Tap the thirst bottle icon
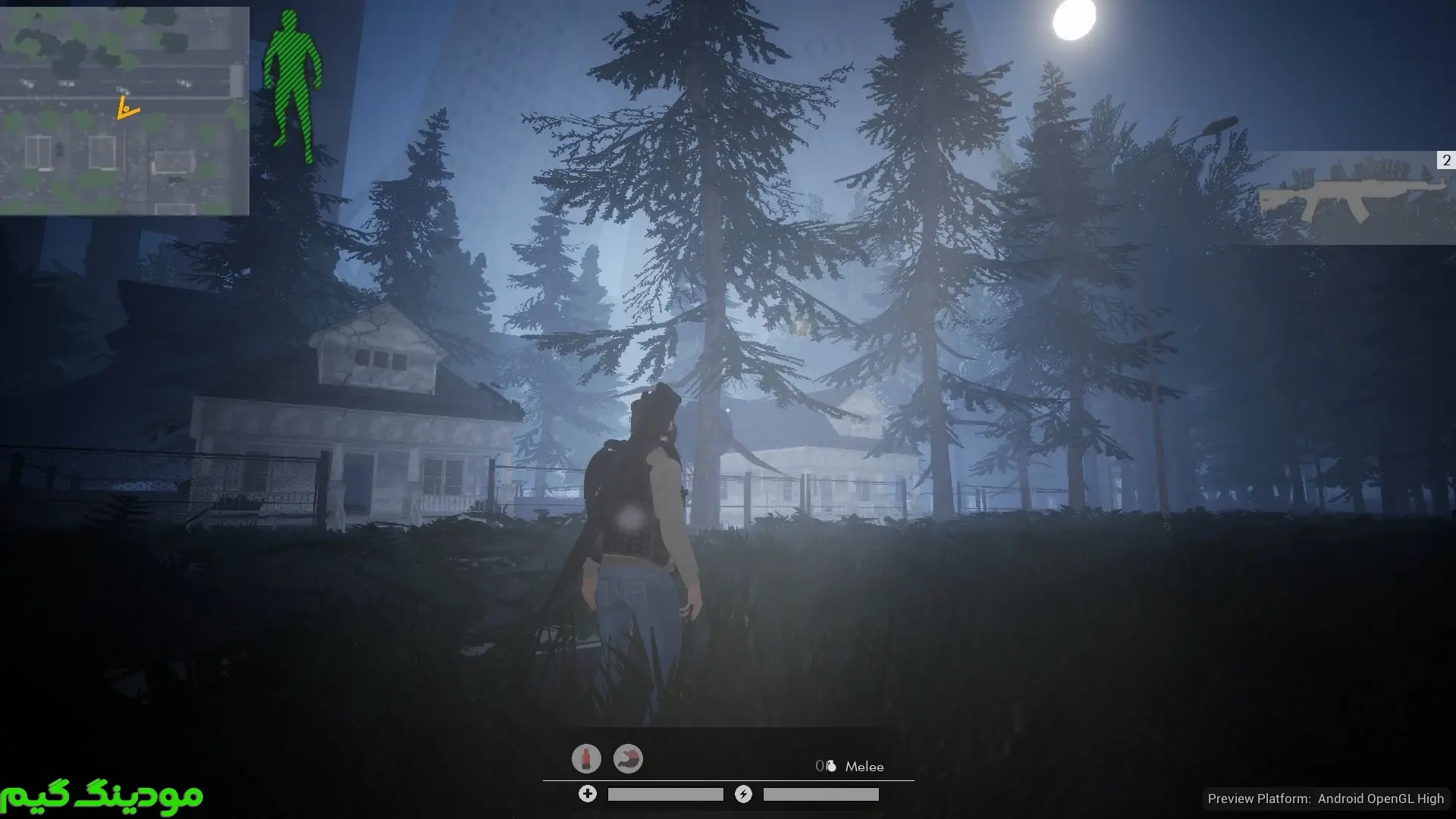 [x=586, y=758]
